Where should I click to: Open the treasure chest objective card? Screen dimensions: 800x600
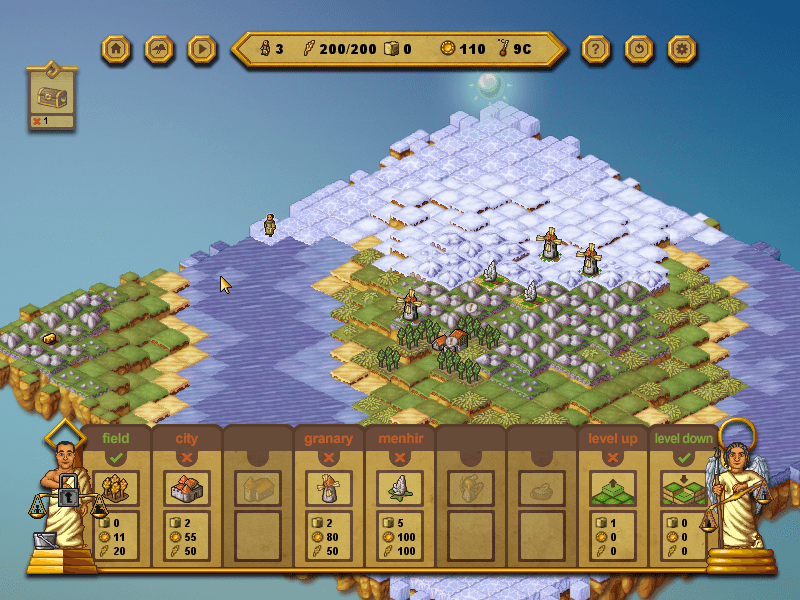click(53, 95)
